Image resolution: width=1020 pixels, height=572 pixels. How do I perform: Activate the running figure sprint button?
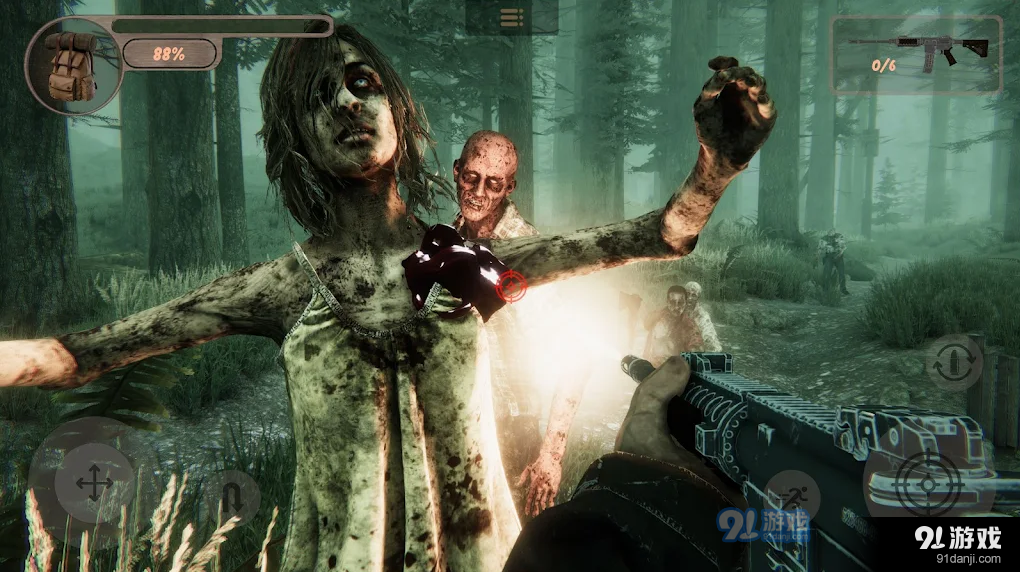pyautogui.click(x=792, y=497)
